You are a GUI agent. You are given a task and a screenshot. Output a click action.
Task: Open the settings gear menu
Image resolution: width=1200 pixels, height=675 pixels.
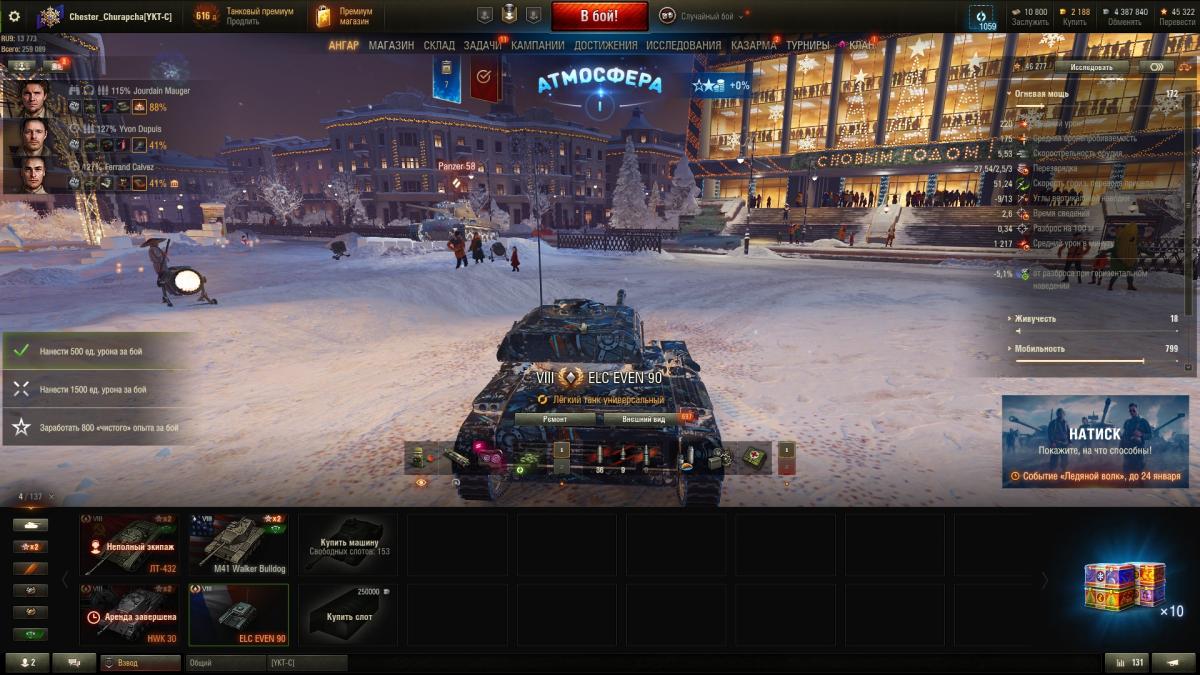coord(14,16)
